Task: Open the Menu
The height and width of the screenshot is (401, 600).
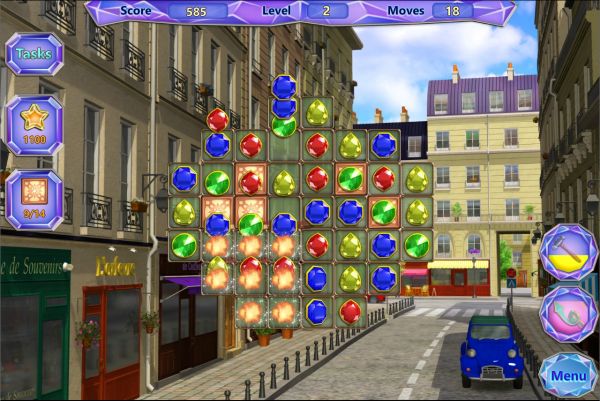Action: 568,376
